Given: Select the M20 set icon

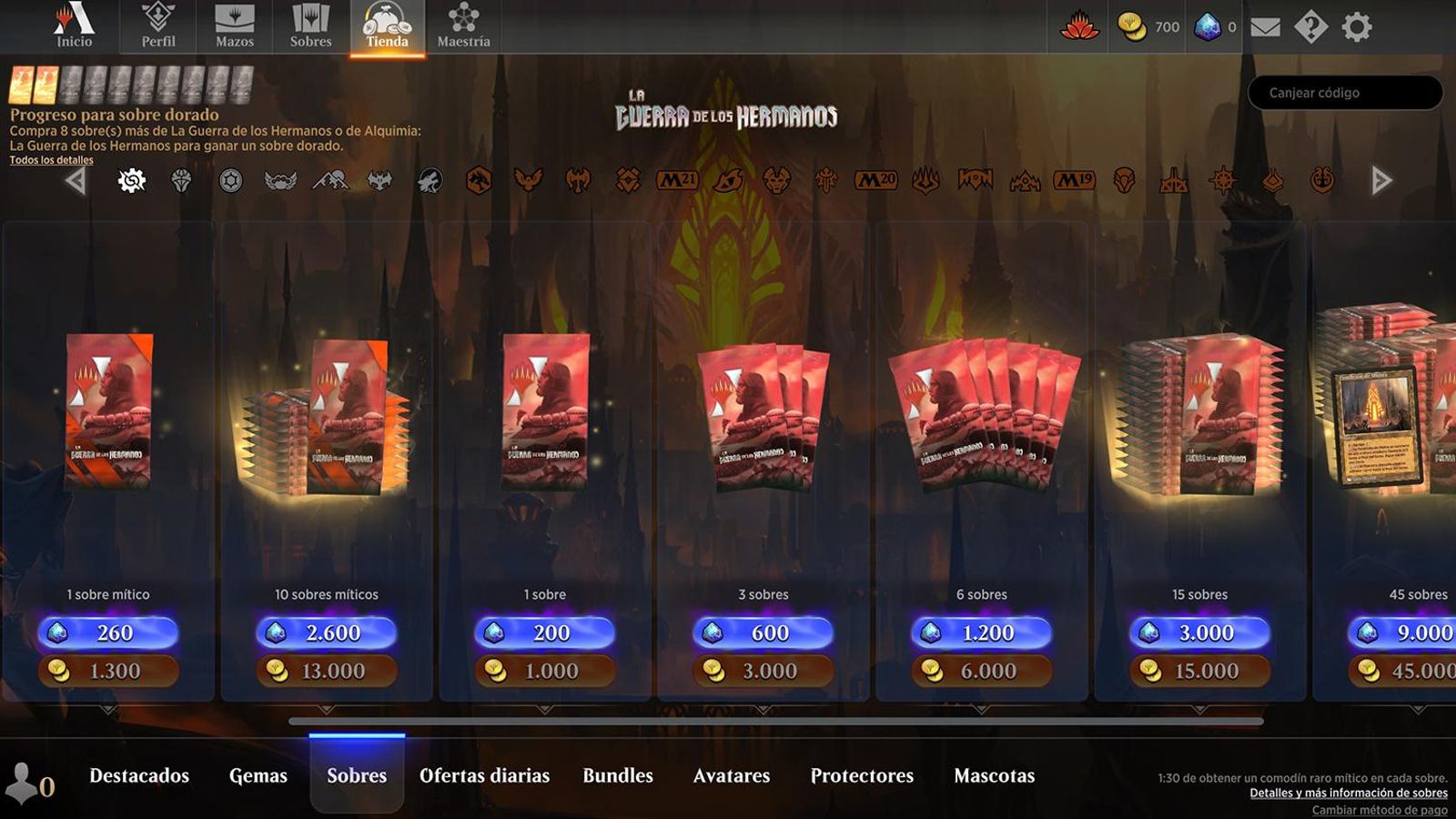Looking at the screenshot, I should pos(876,180).
